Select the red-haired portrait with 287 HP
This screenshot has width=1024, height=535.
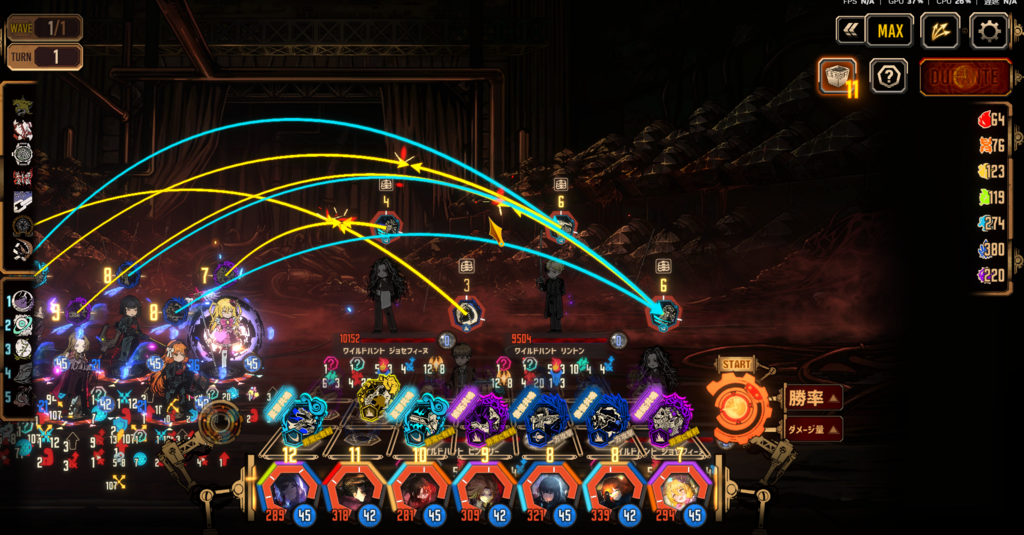click(x=417, y=489)
